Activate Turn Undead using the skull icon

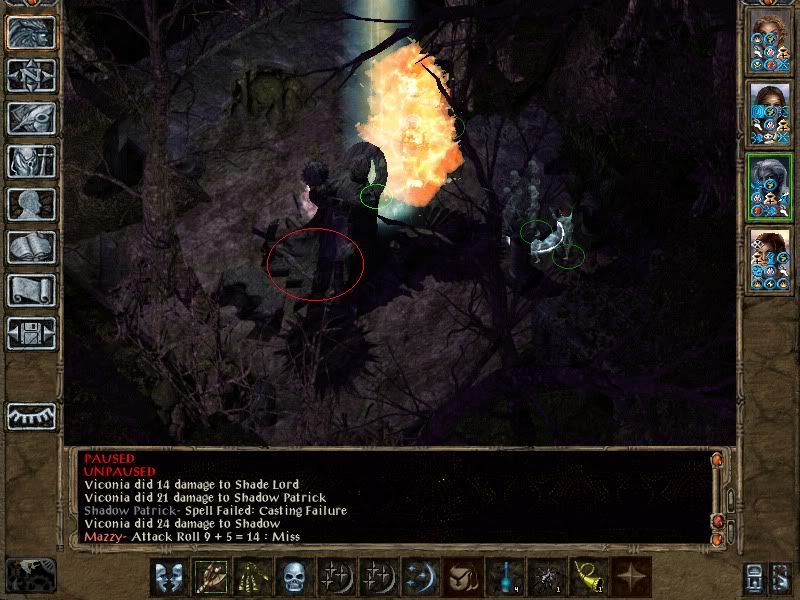(292, 577)
